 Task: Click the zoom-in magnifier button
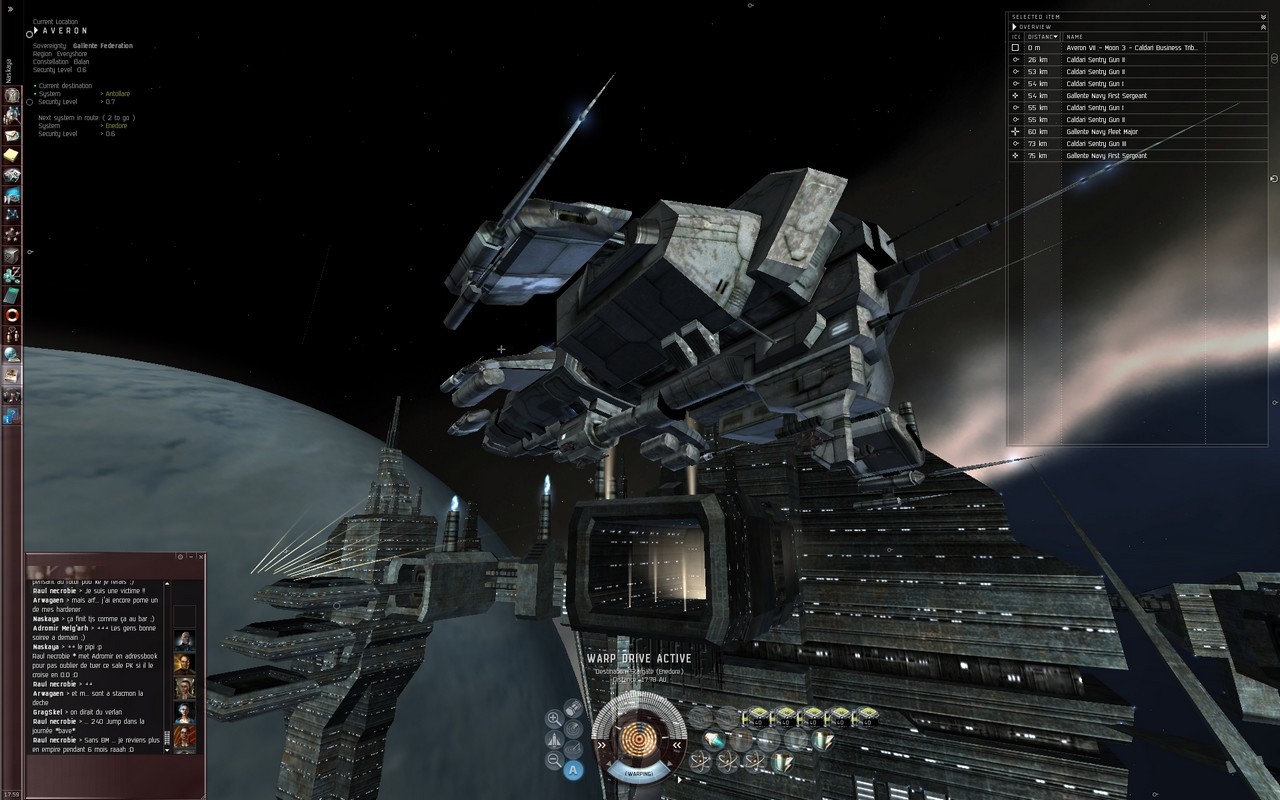(x=554, y=718)
